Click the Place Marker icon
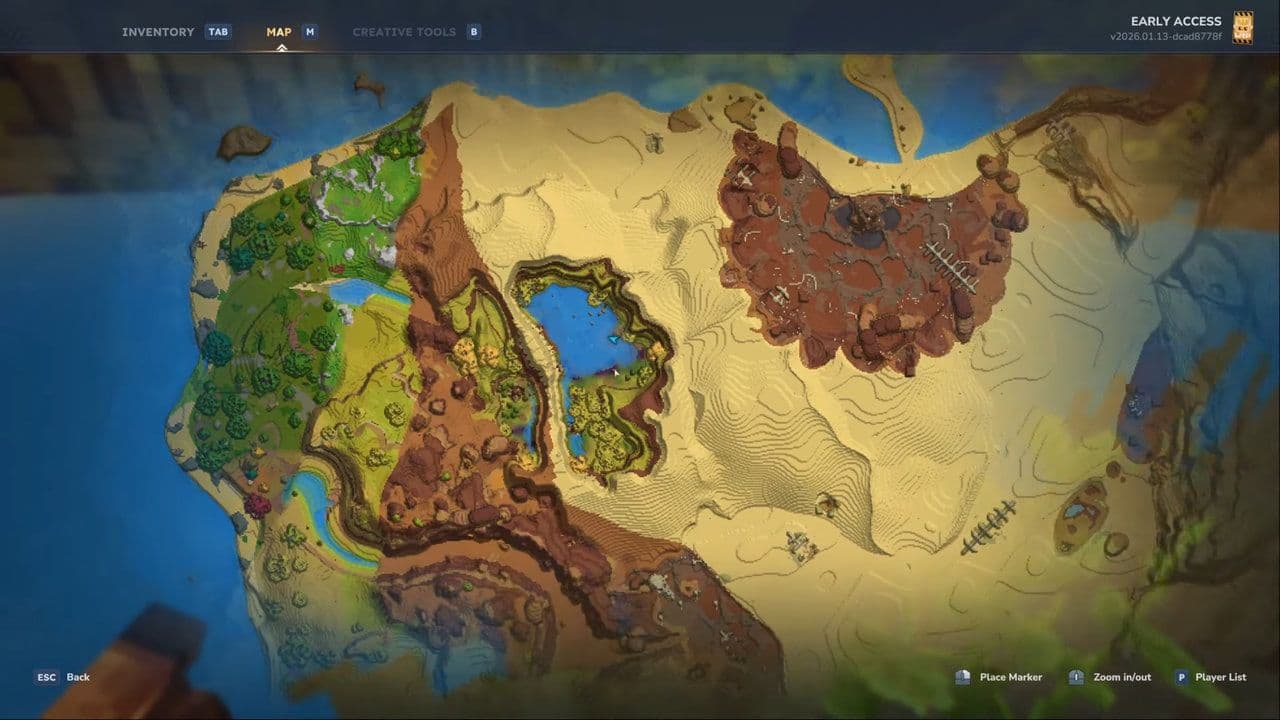Viewport: 1280px width, 720px height. [962, 677]
